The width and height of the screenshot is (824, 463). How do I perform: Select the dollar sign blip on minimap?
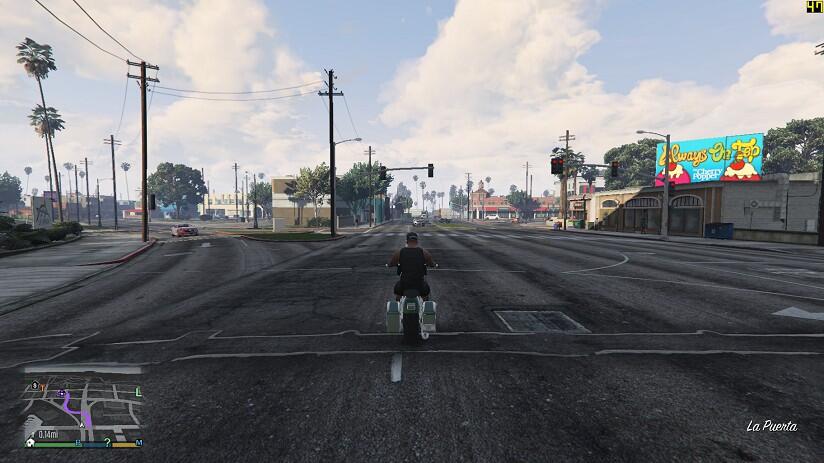coord(35,385)
